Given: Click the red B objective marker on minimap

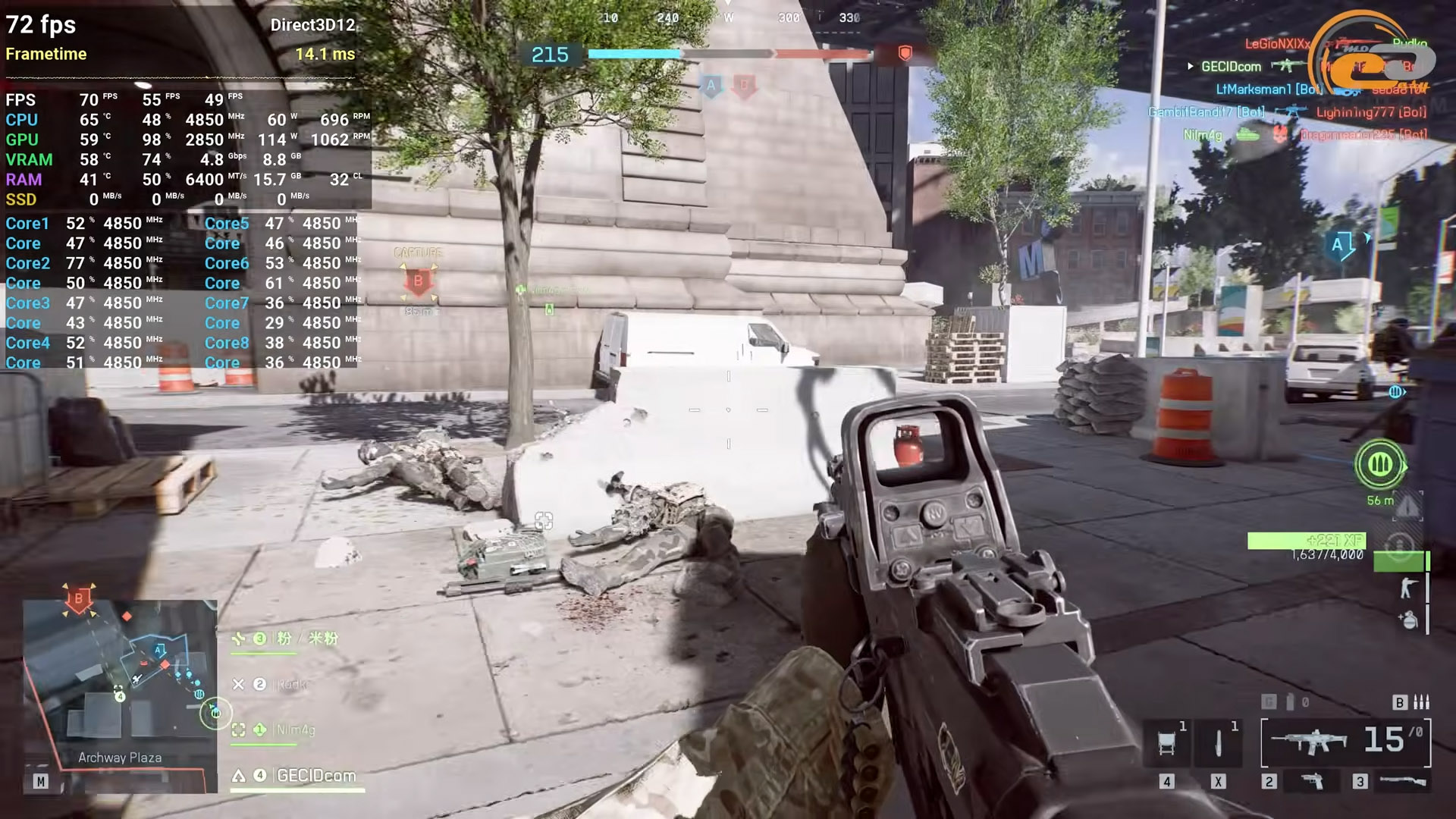Looking at the screenshot, I should (78, 599).
